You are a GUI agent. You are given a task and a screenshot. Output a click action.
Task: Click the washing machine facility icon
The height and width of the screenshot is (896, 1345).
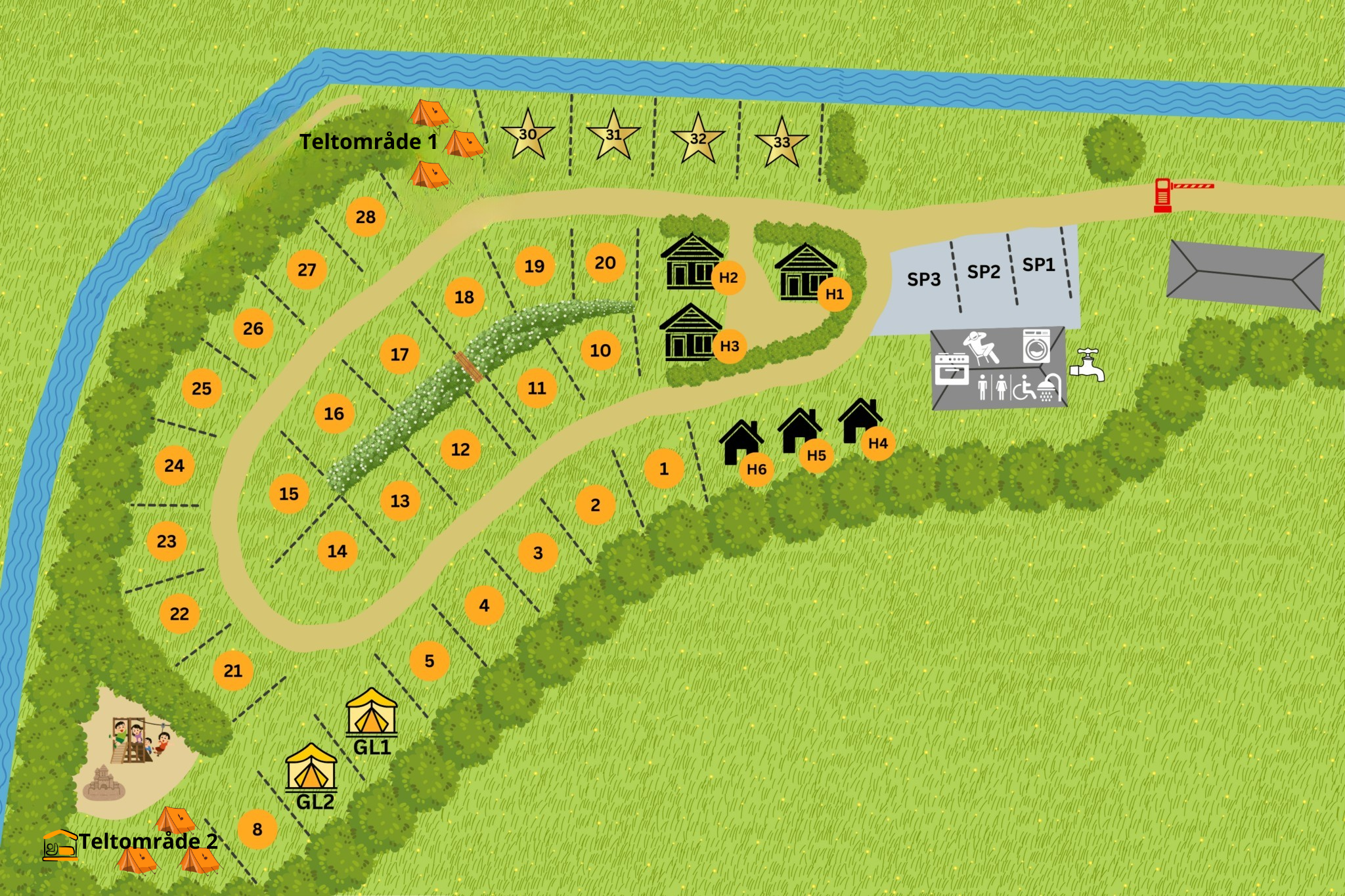click(x=1036, y=347)
